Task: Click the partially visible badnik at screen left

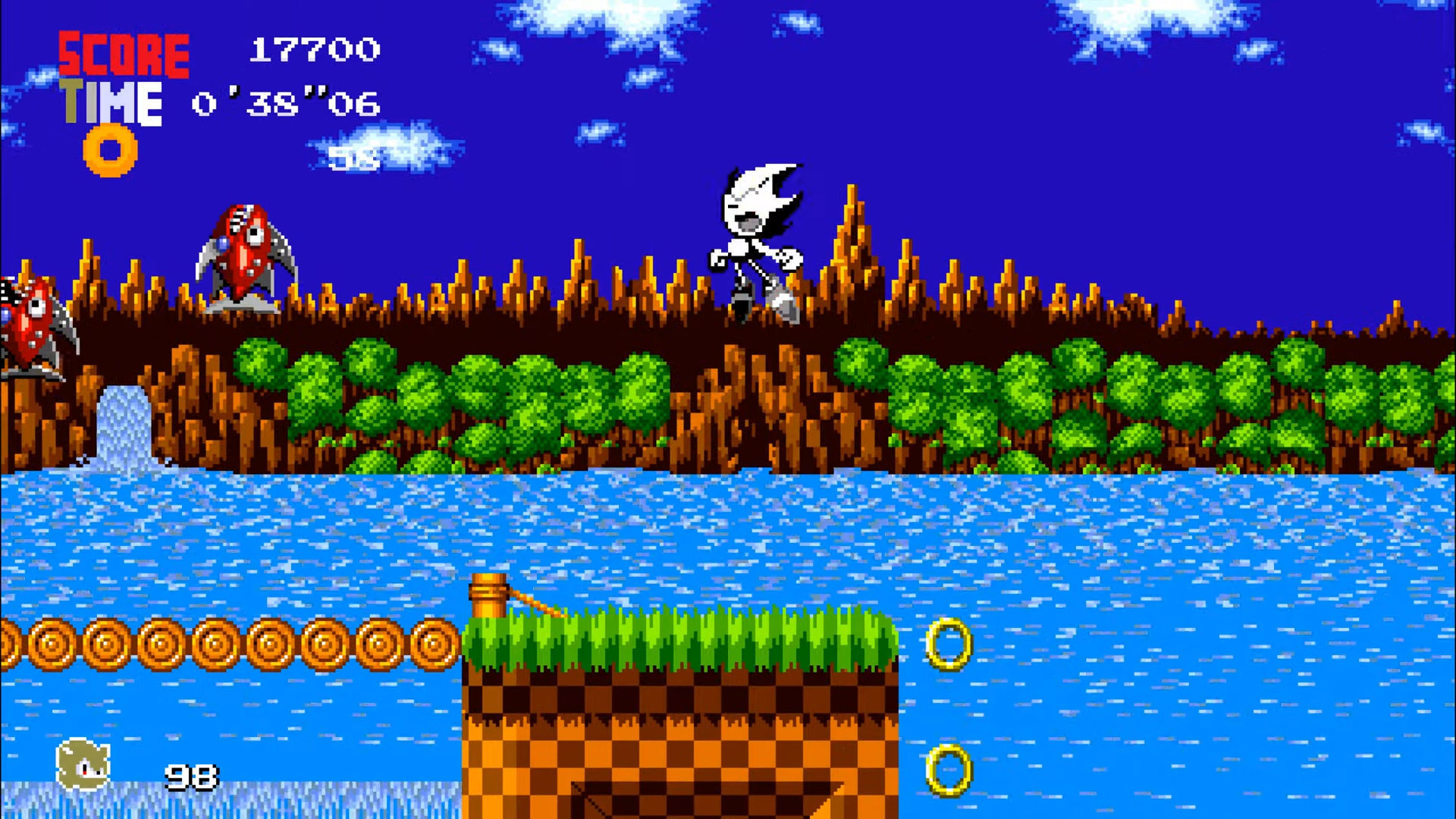Action: pyautogui.click(x=30, y=326)
